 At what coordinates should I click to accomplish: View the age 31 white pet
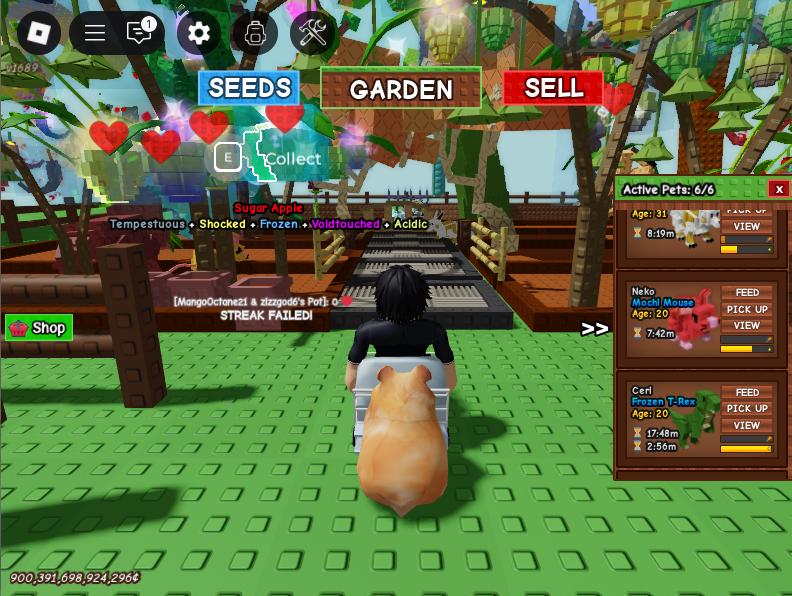point(747,226)
